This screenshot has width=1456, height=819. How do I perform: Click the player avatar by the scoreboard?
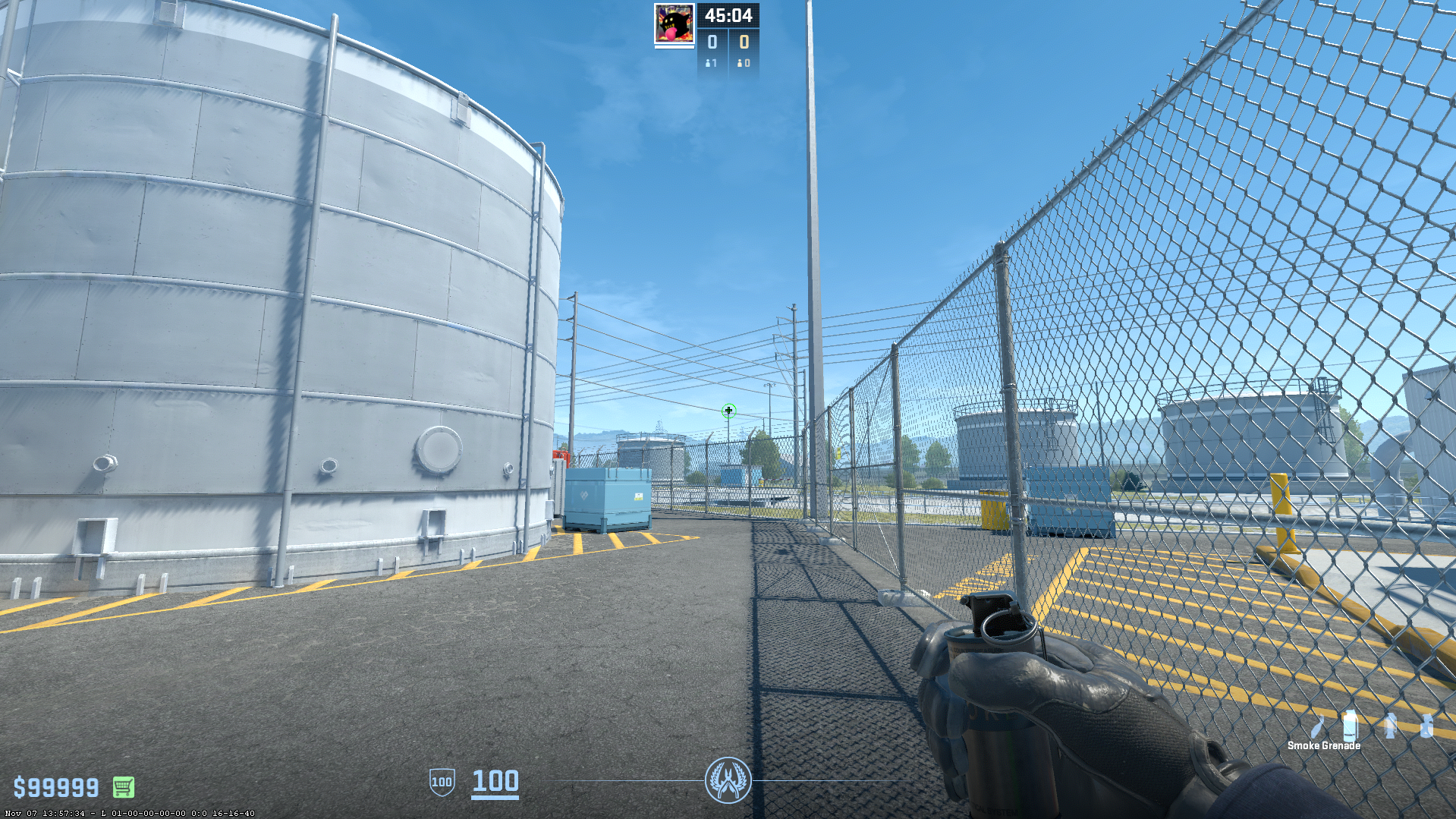674,24
